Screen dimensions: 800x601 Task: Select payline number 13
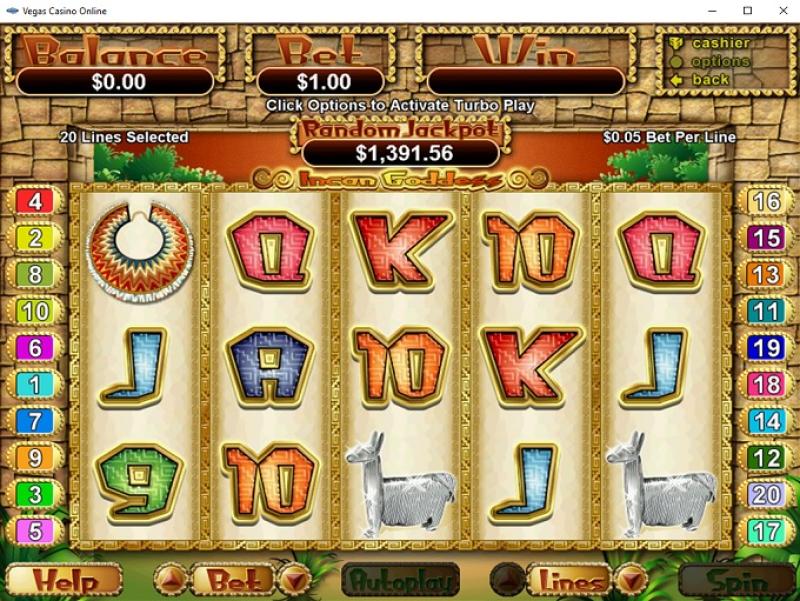766,275
